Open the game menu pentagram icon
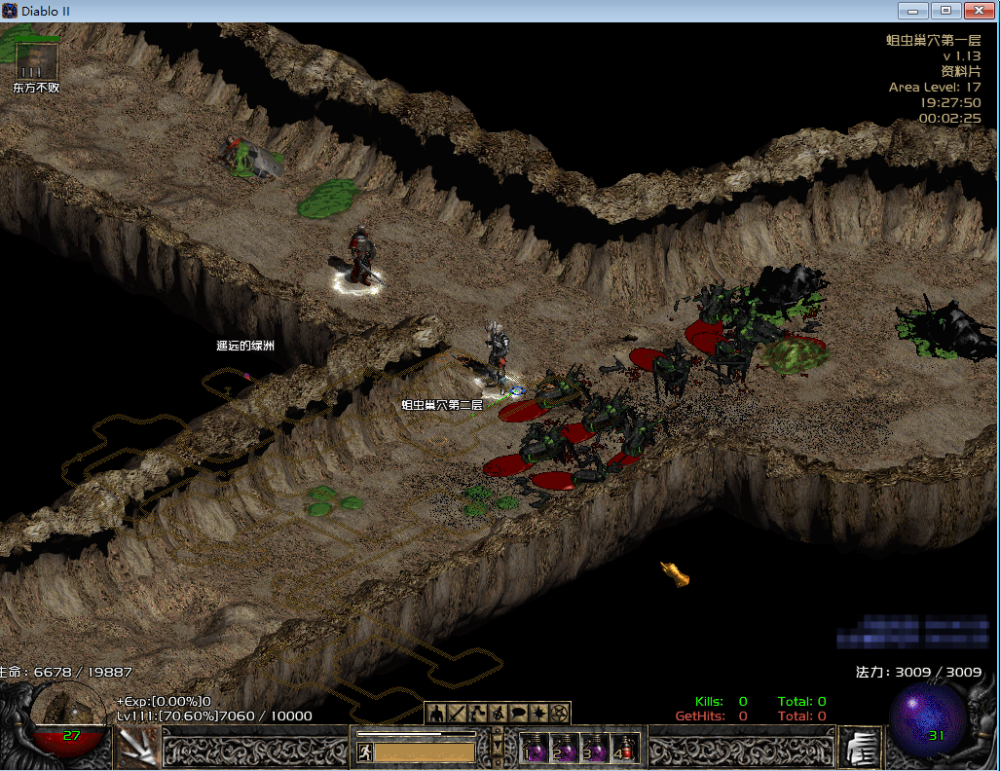Image resolution: width=1000 pixels, height=771 pixels. [x=561, y=713]
